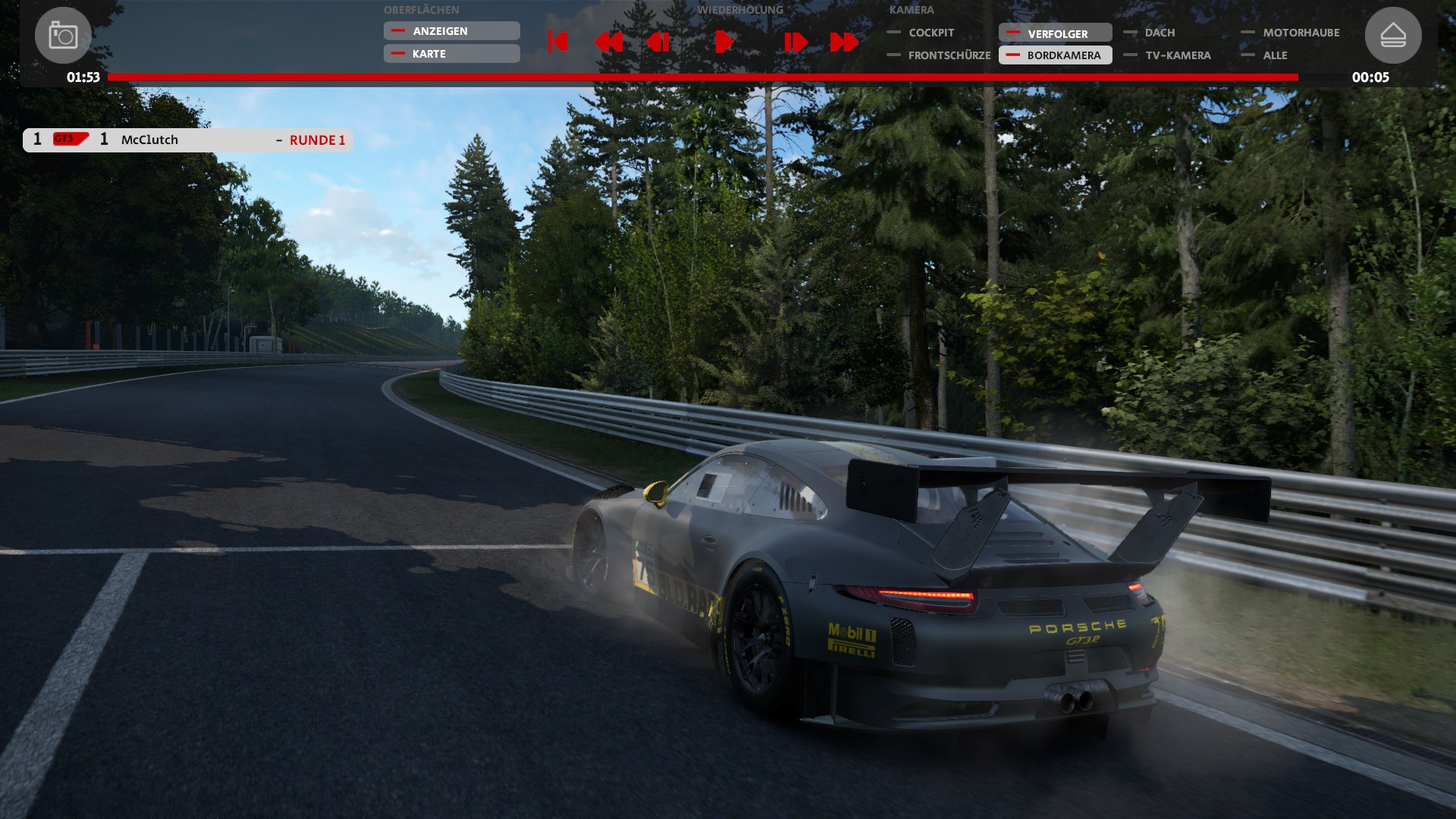
Task: Toggle the Karte map overlay
Action: click(x=451, y=54)
